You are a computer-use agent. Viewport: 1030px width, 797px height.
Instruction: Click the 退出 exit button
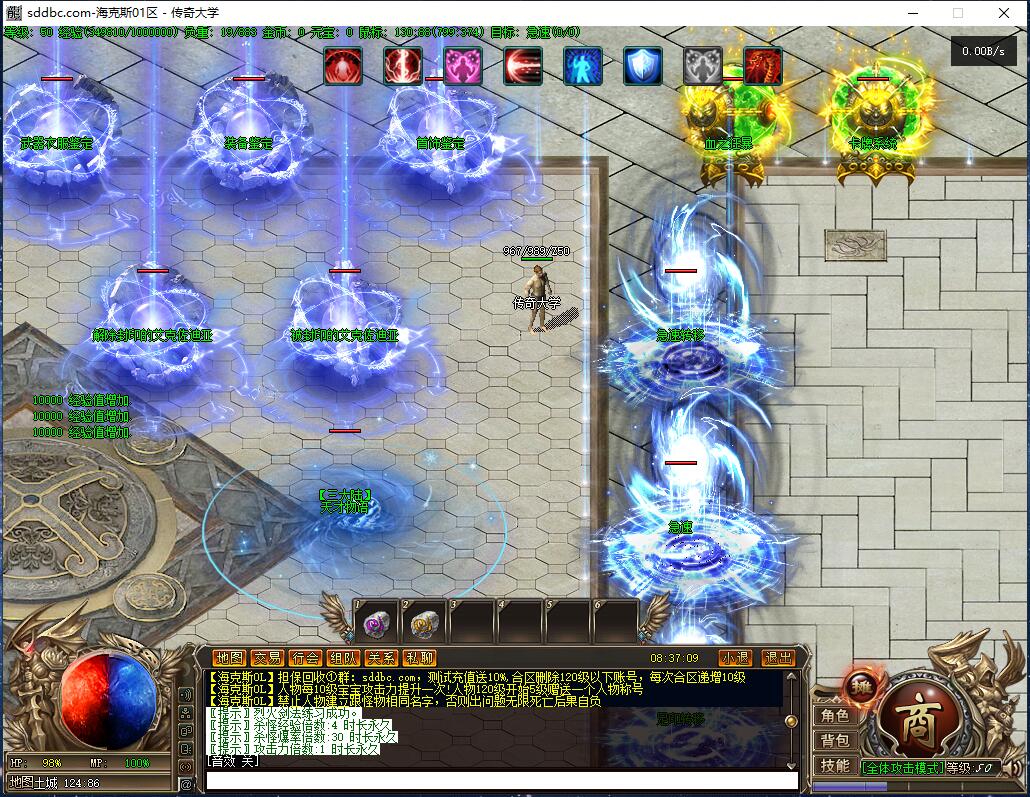click(x=777, y=658)
